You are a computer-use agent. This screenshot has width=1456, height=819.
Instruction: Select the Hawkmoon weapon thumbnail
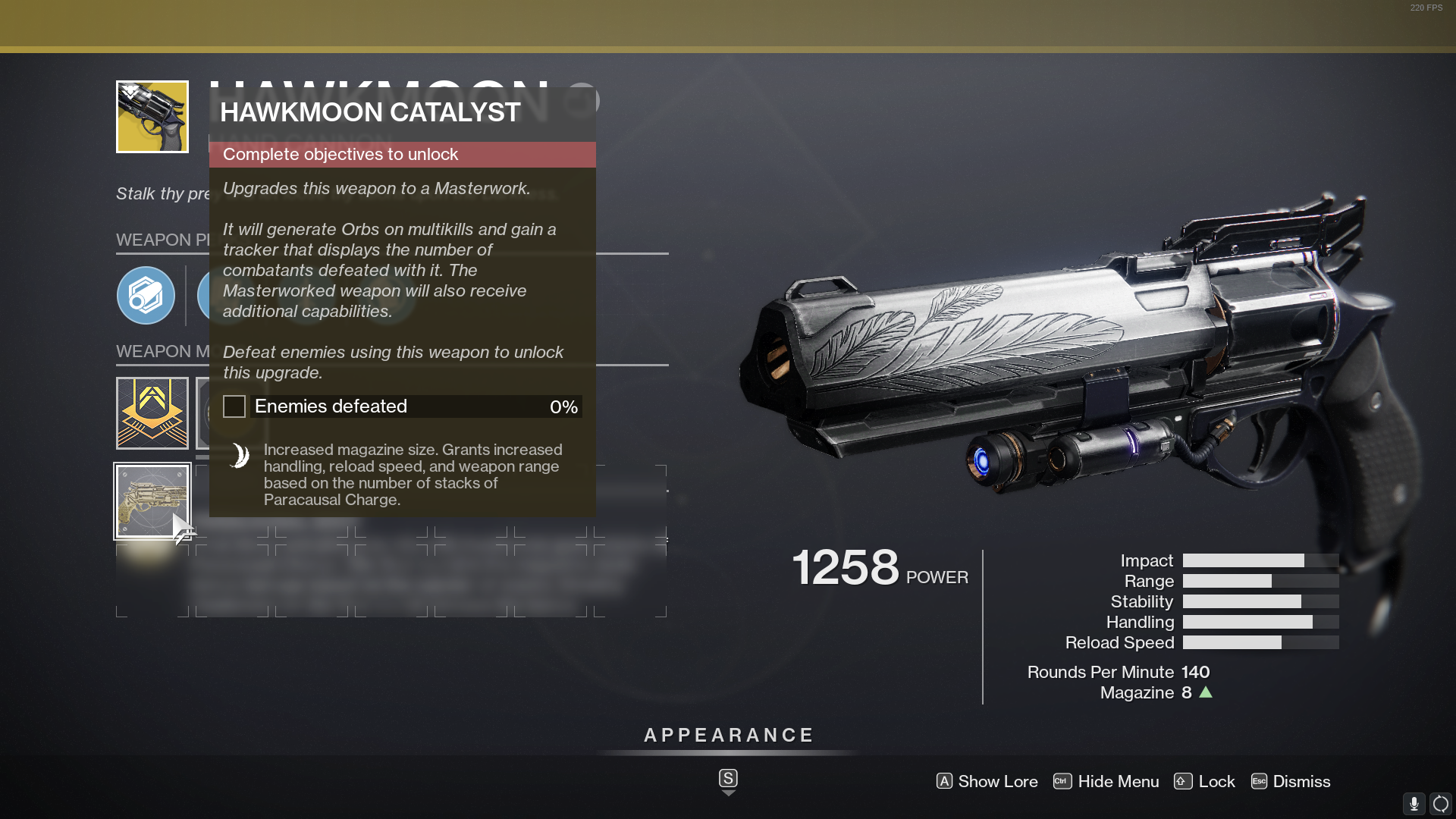click(x=151, y=116)
